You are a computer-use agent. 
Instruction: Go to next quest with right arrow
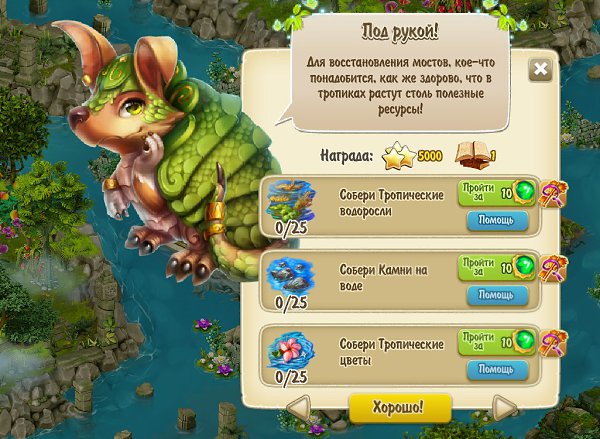pyautogui.click(x=505, y=408)
